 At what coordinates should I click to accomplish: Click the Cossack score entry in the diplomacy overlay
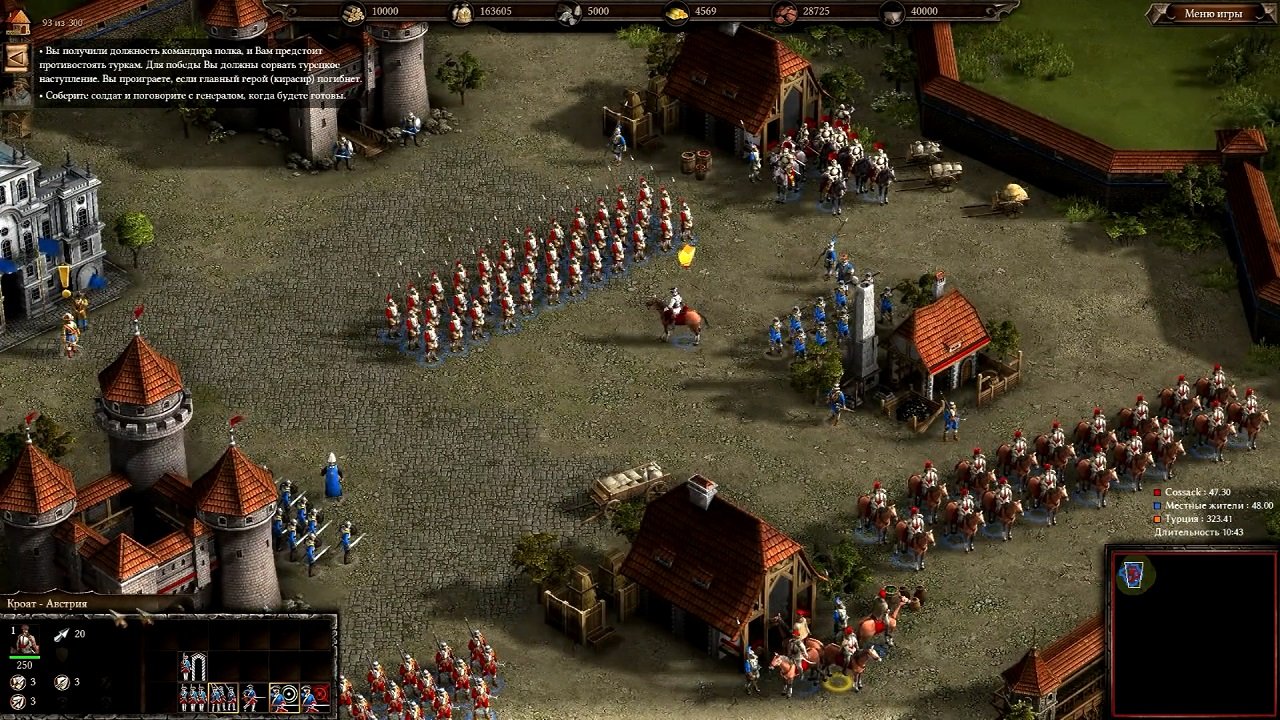pos(1196,492)
